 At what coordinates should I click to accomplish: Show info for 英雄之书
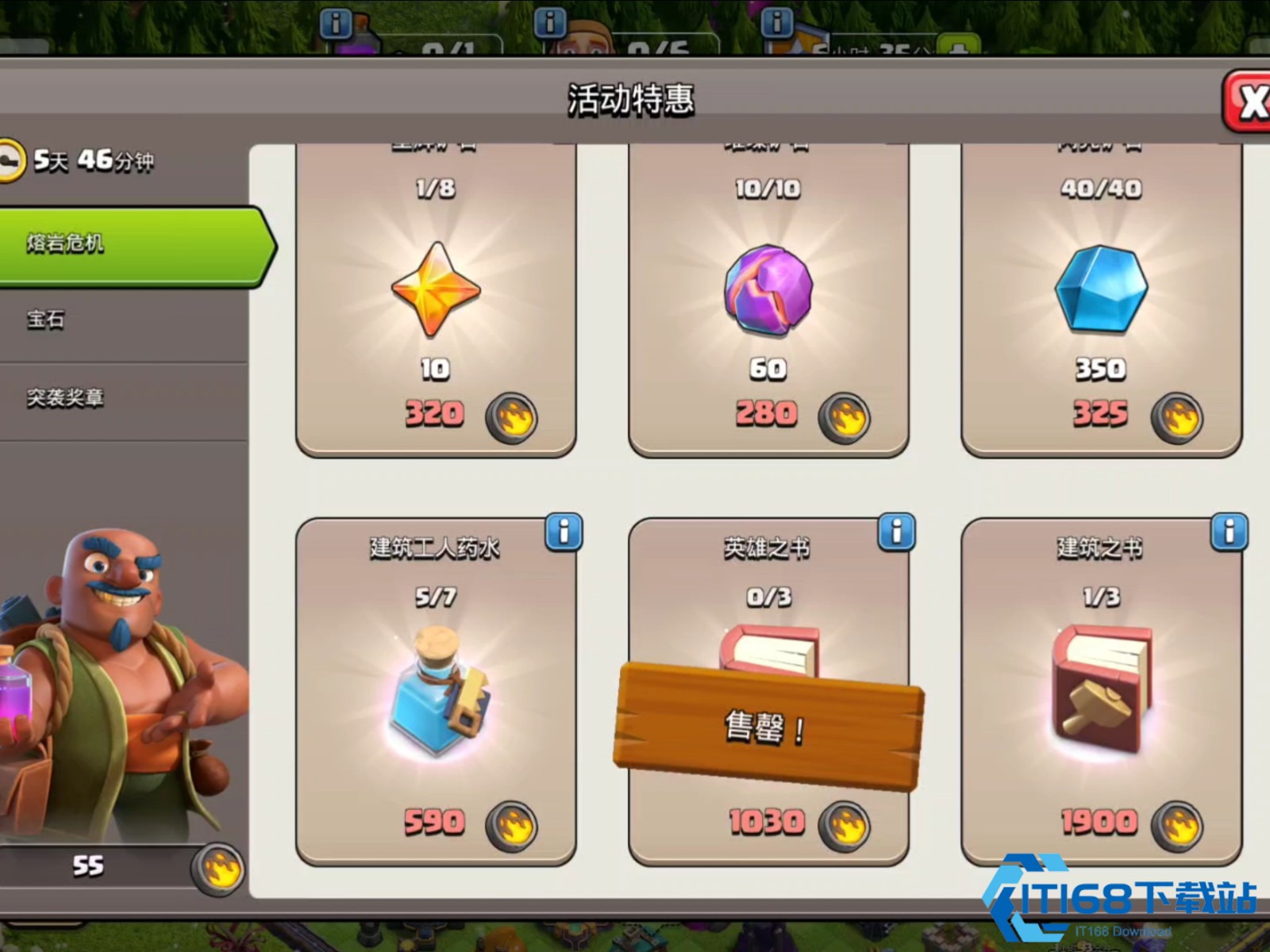pos(896,532)
